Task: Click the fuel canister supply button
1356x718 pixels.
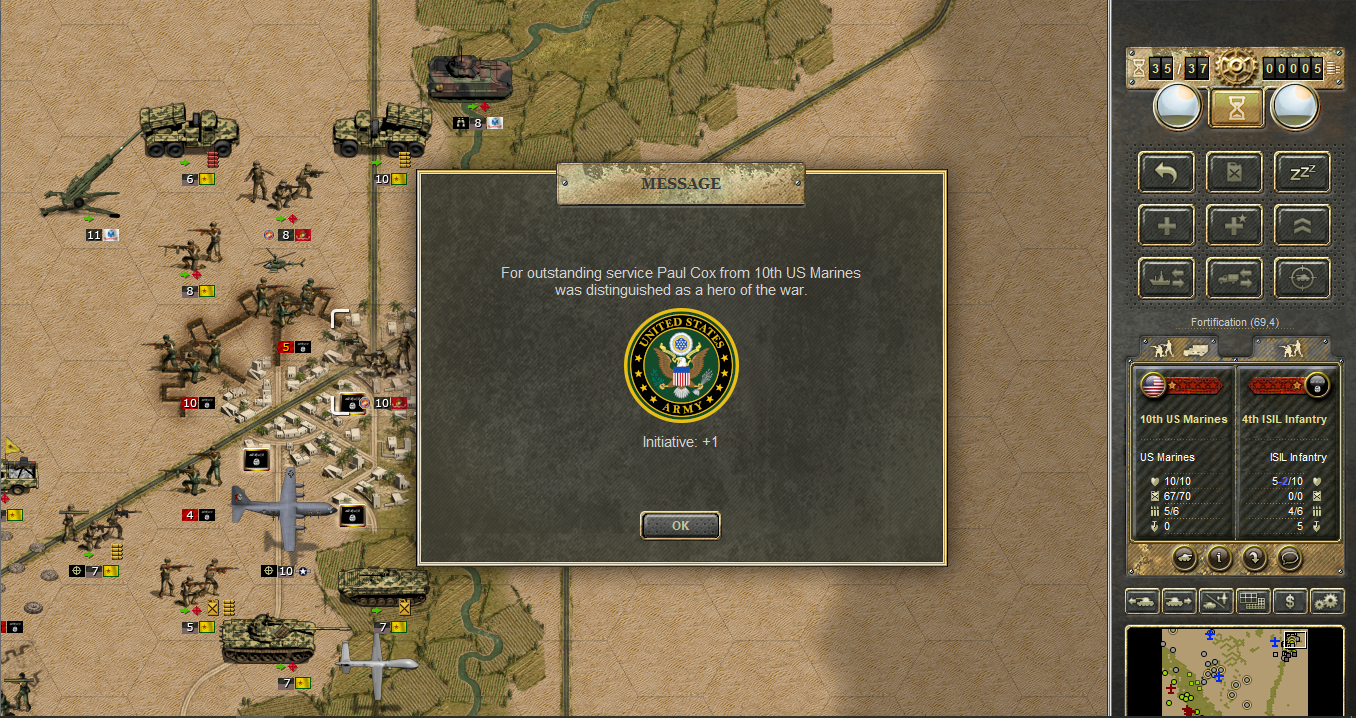Action: coord(1234,172)
